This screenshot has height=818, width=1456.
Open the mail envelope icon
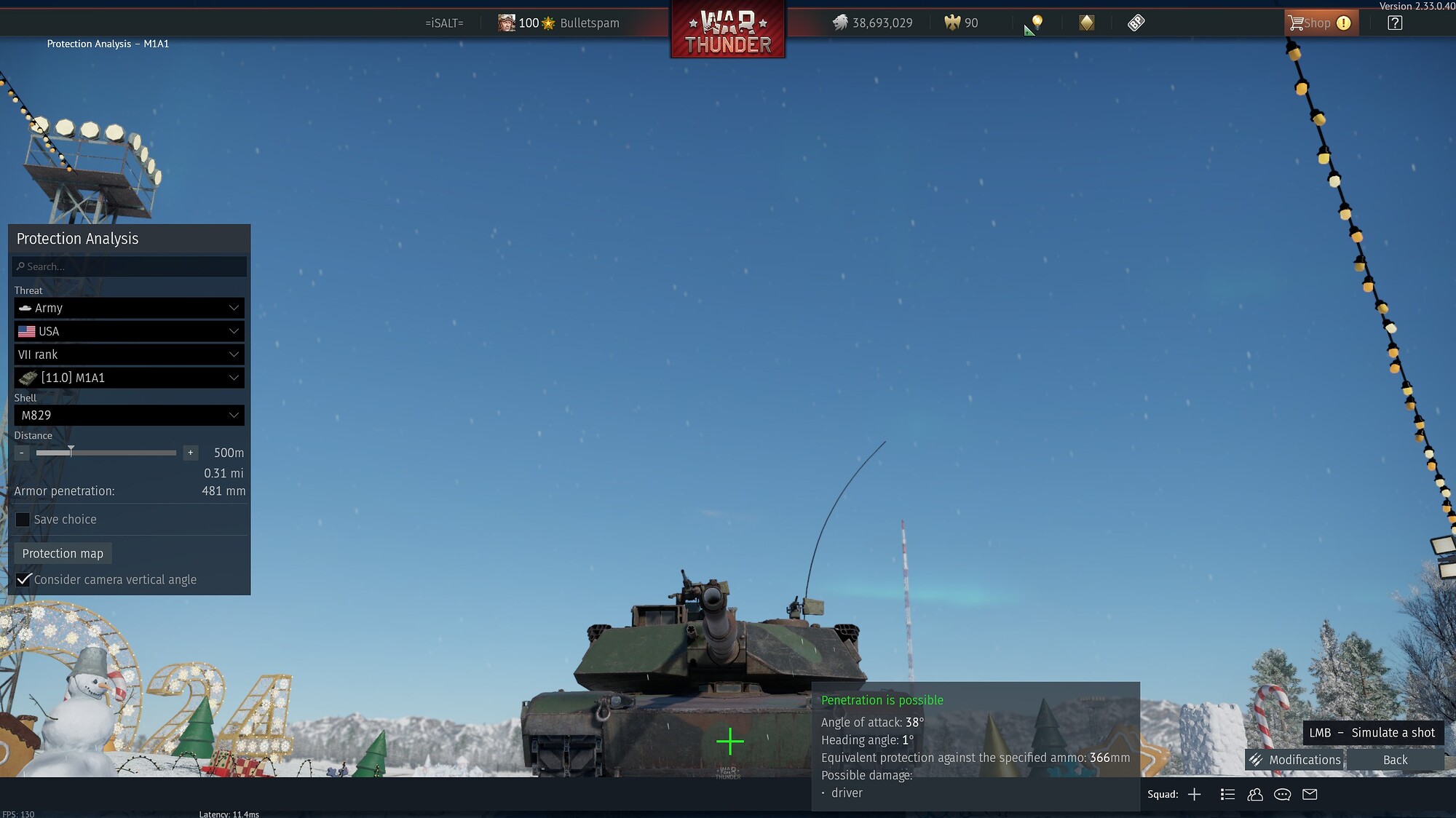[1310, 795]
